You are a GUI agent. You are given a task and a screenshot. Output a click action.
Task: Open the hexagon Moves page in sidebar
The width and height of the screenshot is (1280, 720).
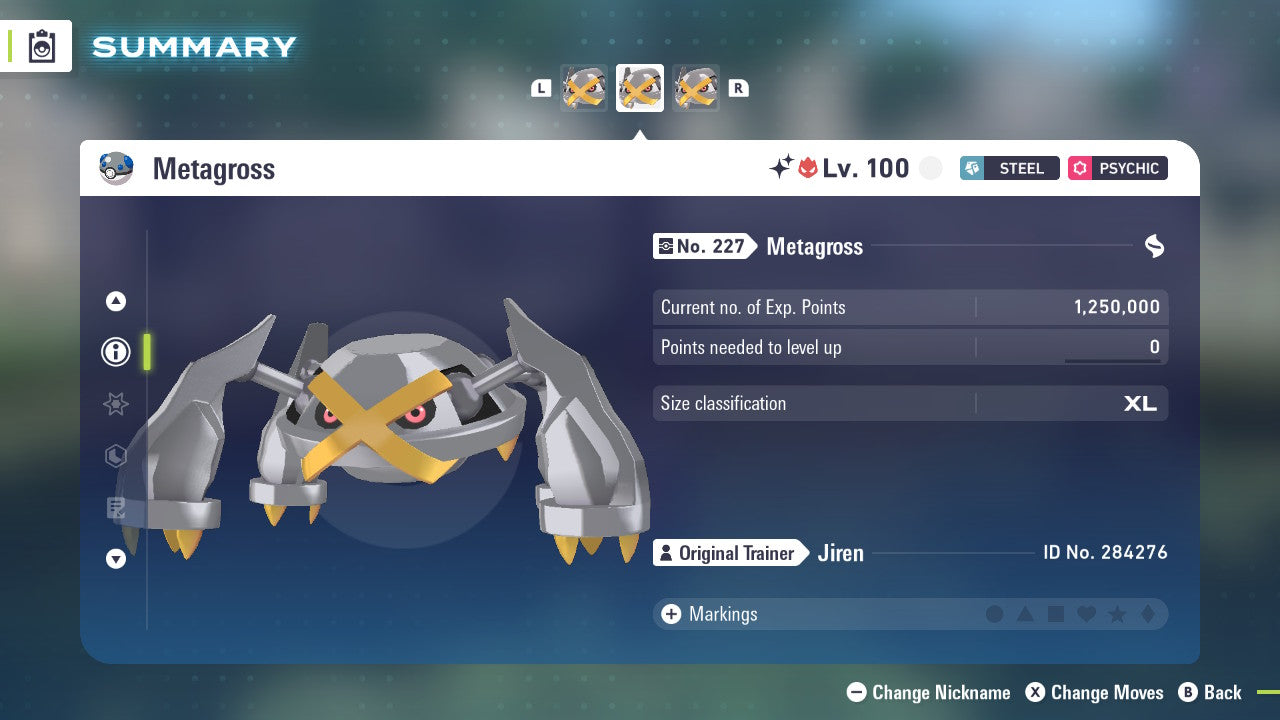pos(115,456)
